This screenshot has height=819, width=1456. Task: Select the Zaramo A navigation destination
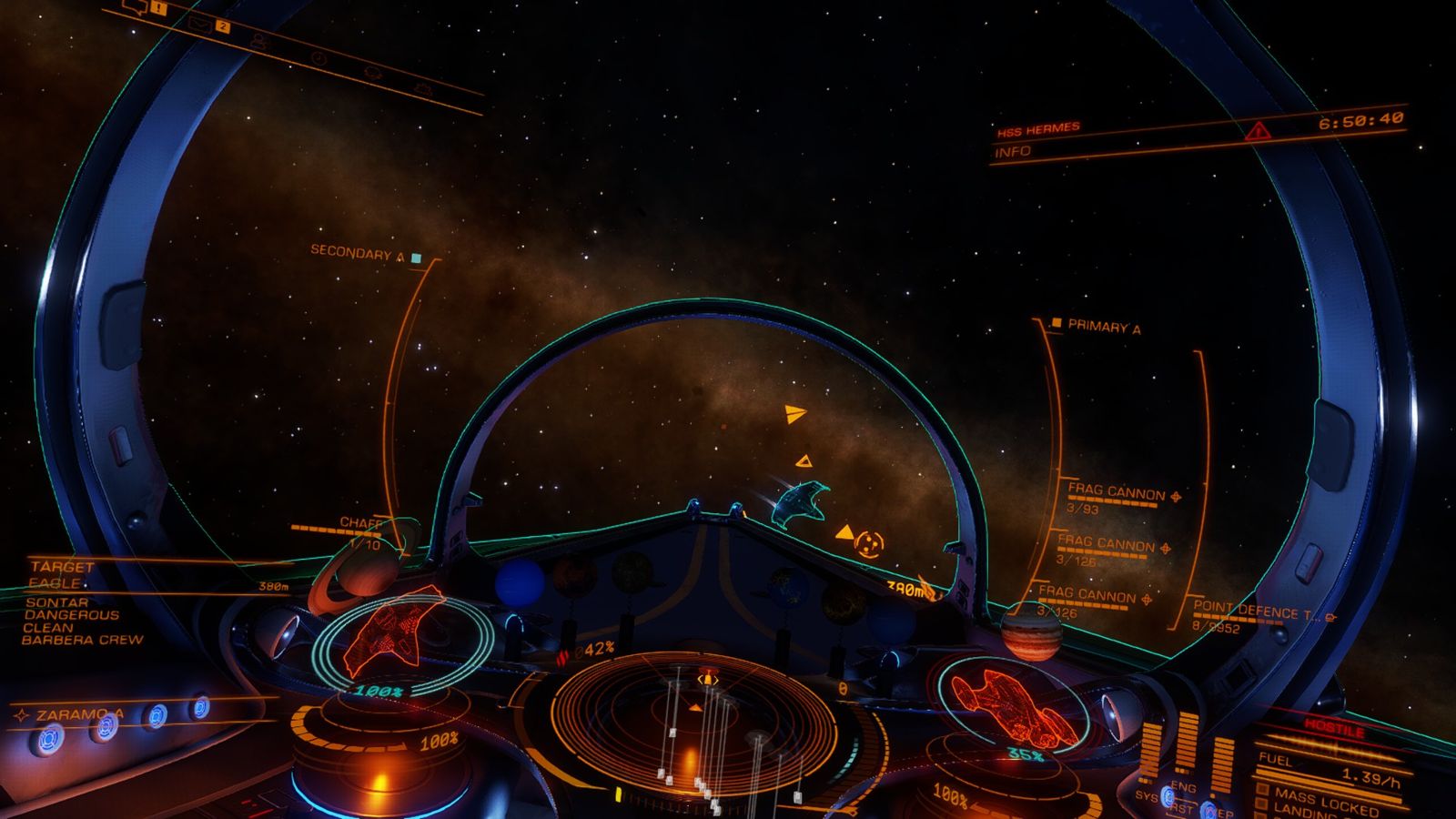(x=78, y=715)
